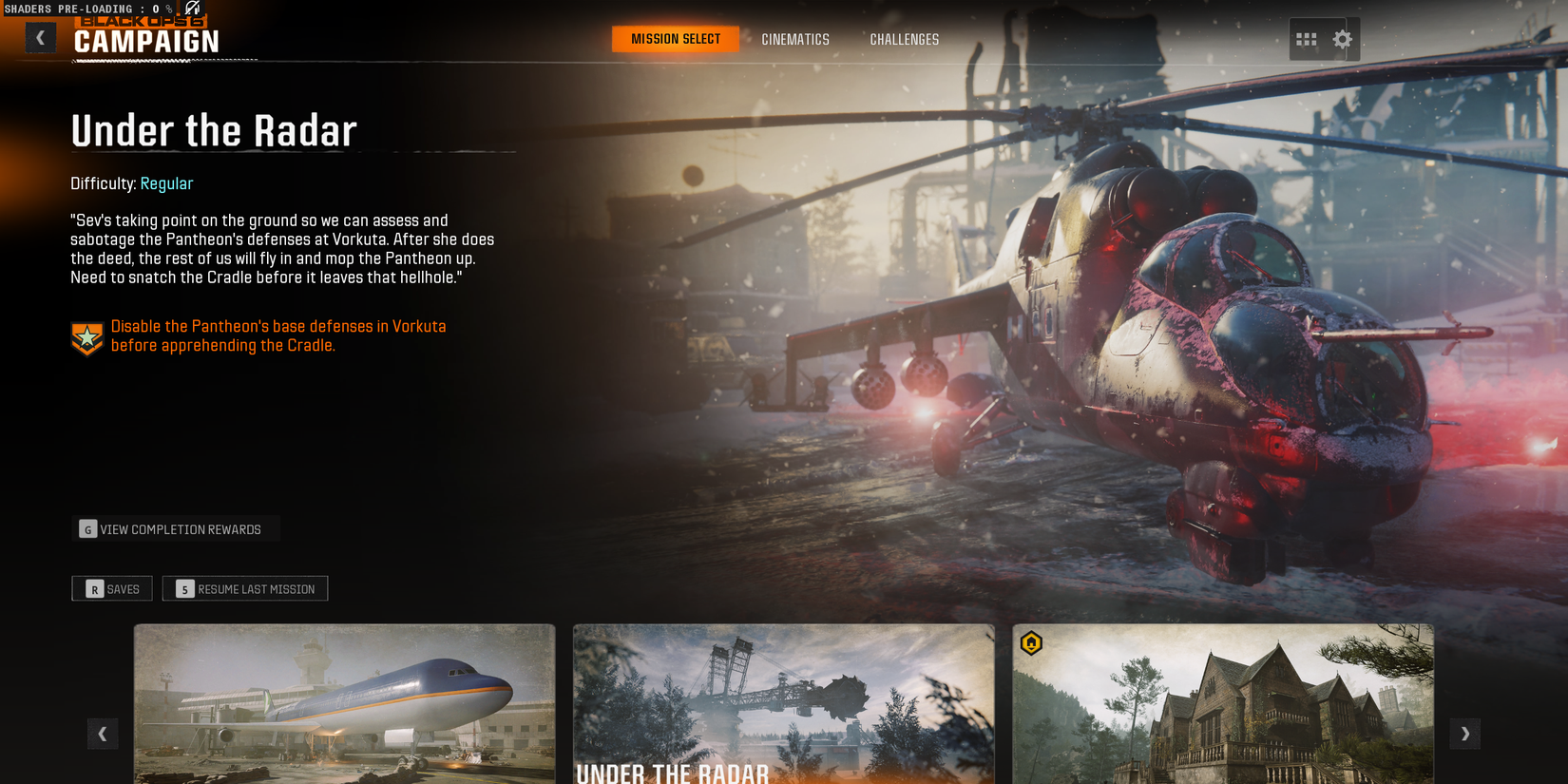The image size is (1568, 784).
Task: Select the MISSION SELECT tab
Action: pyautogui.click(x=675, y=39)
